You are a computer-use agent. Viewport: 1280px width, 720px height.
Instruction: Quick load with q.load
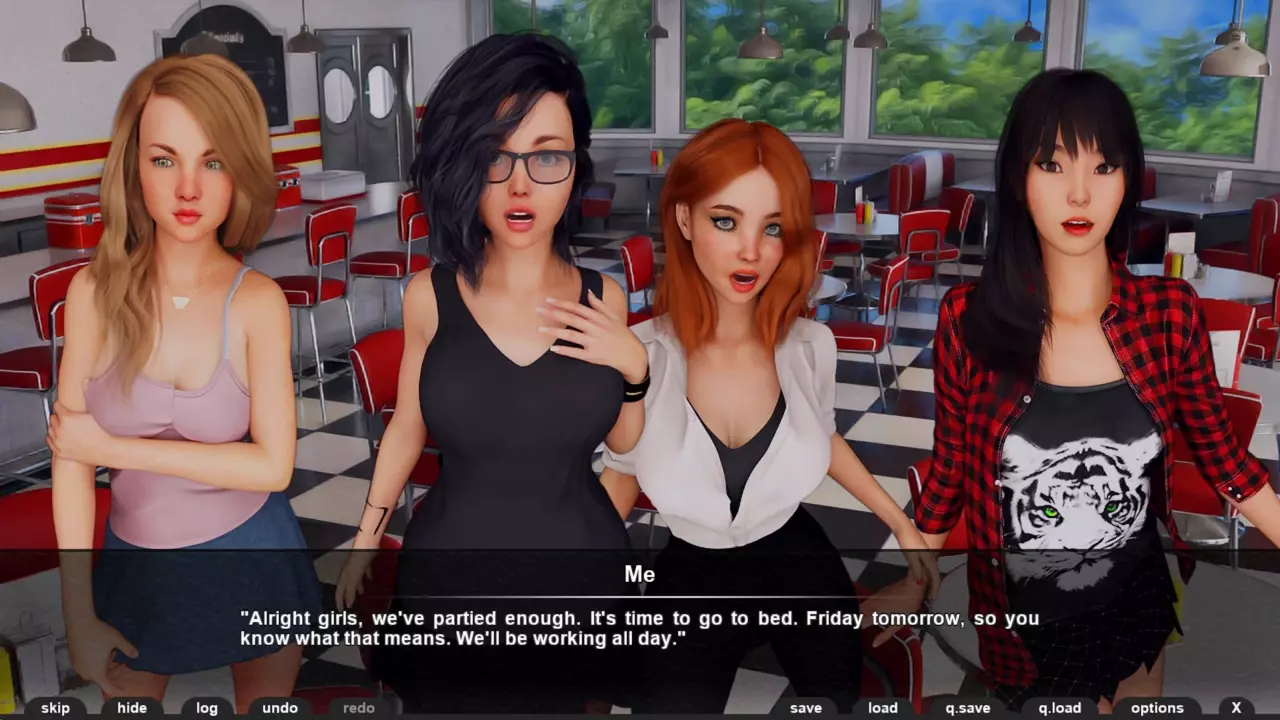(x=1060, y=708)
